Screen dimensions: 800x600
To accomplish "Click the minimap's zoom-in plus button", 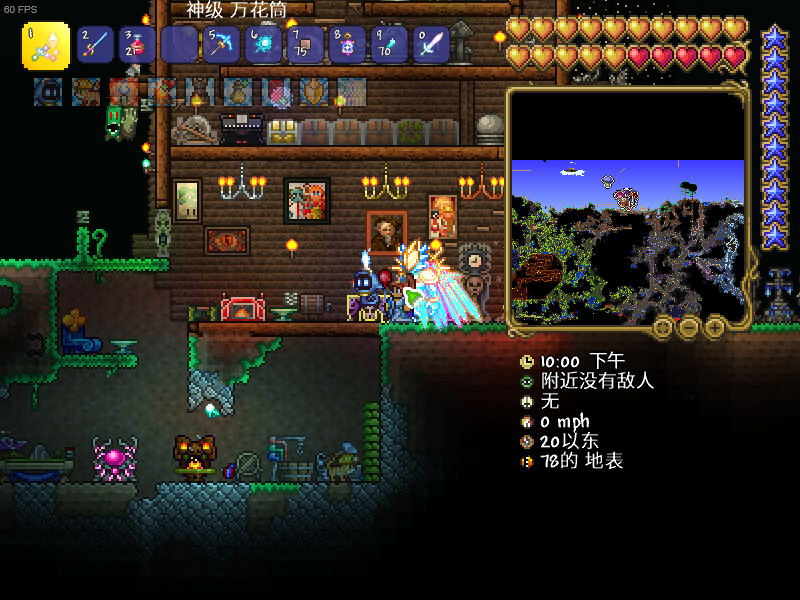I will (x=715, y=327).
